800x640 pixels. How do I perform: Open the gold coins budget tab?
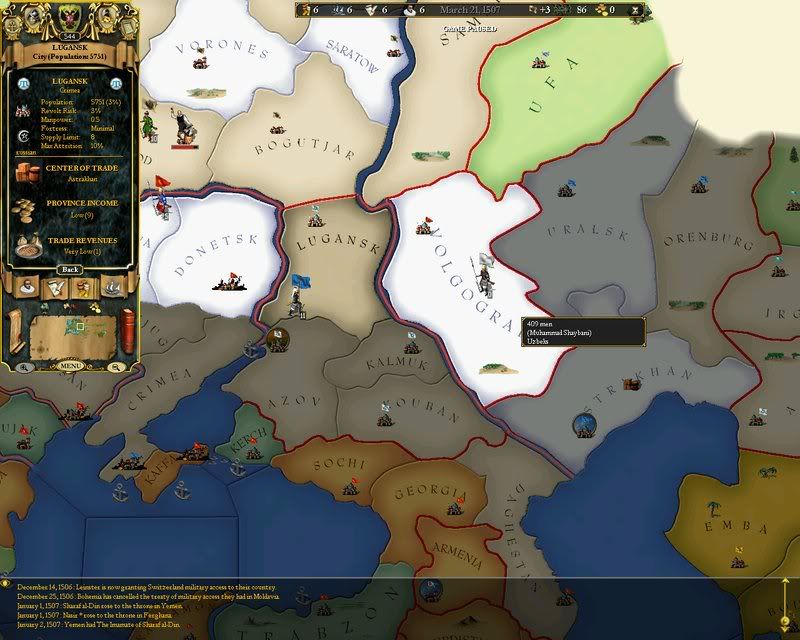click(84, 290)
